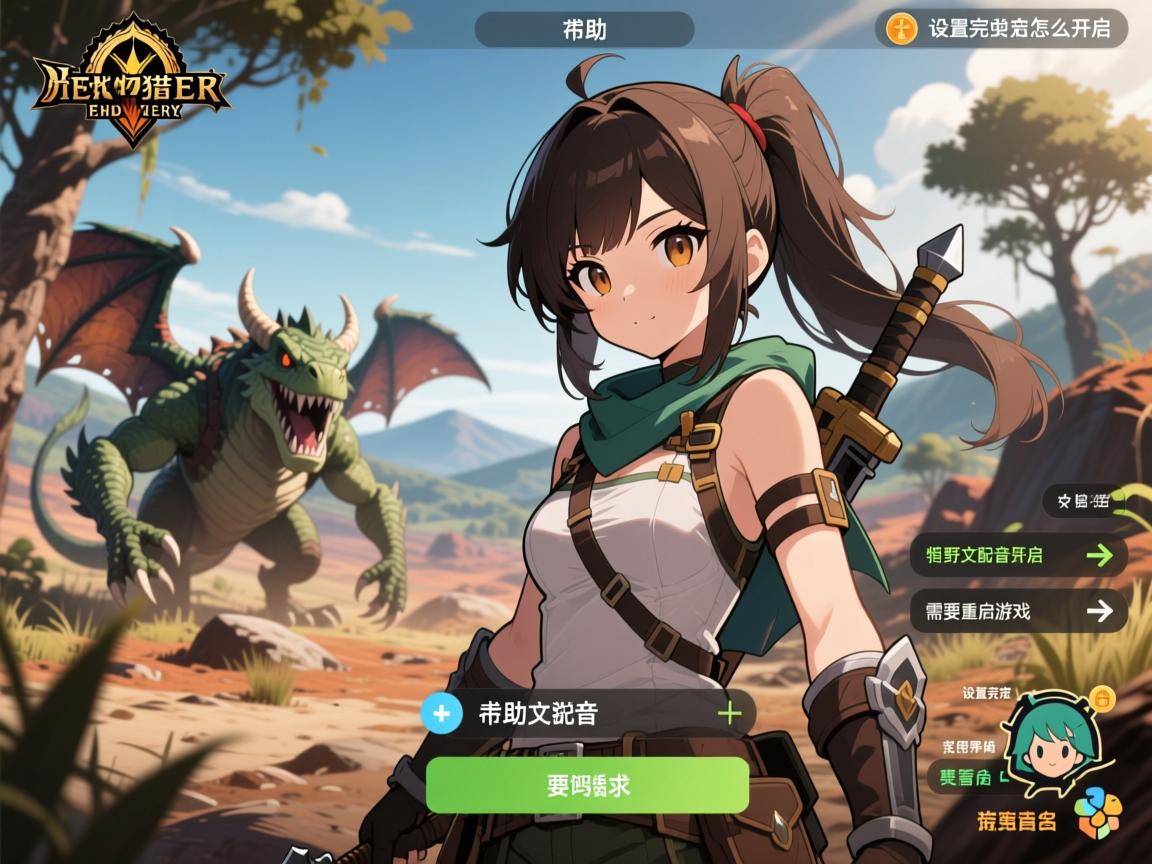
Task: Open the 帮助 pill at top center
Action: point(584,30)
